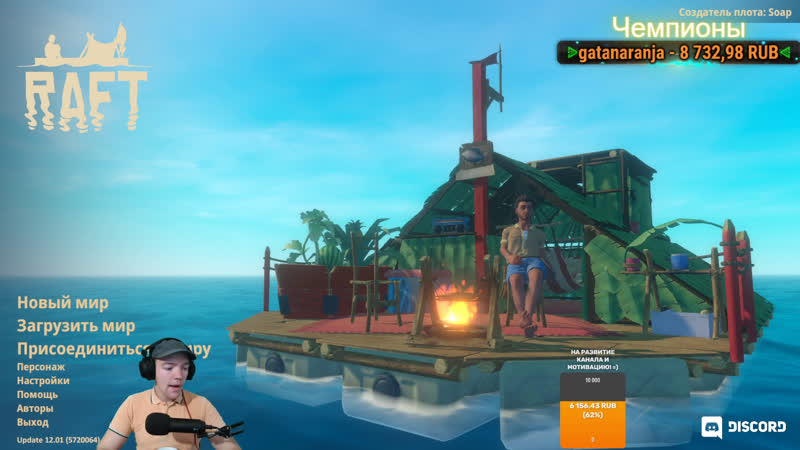This screenshot has width=800, height=450.
Task: Open the Персонаж character menu
Action: pos(41,367)
